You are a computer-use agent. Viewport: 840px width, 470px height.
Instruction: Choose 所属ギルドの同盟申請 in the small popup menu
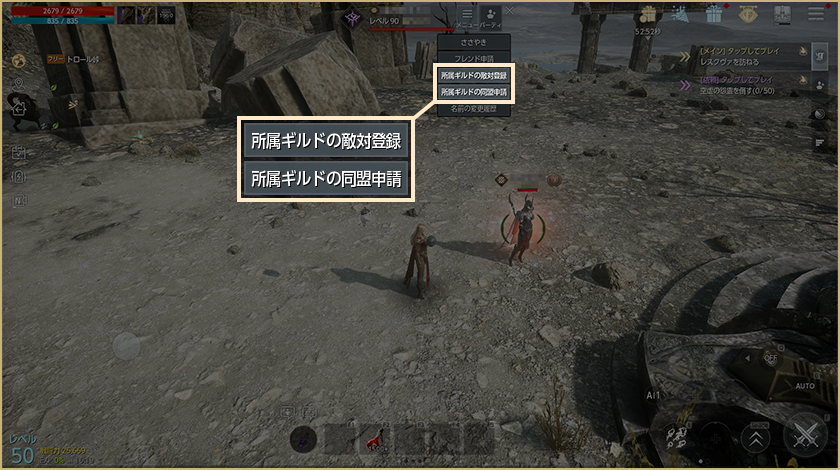(474, 91)
